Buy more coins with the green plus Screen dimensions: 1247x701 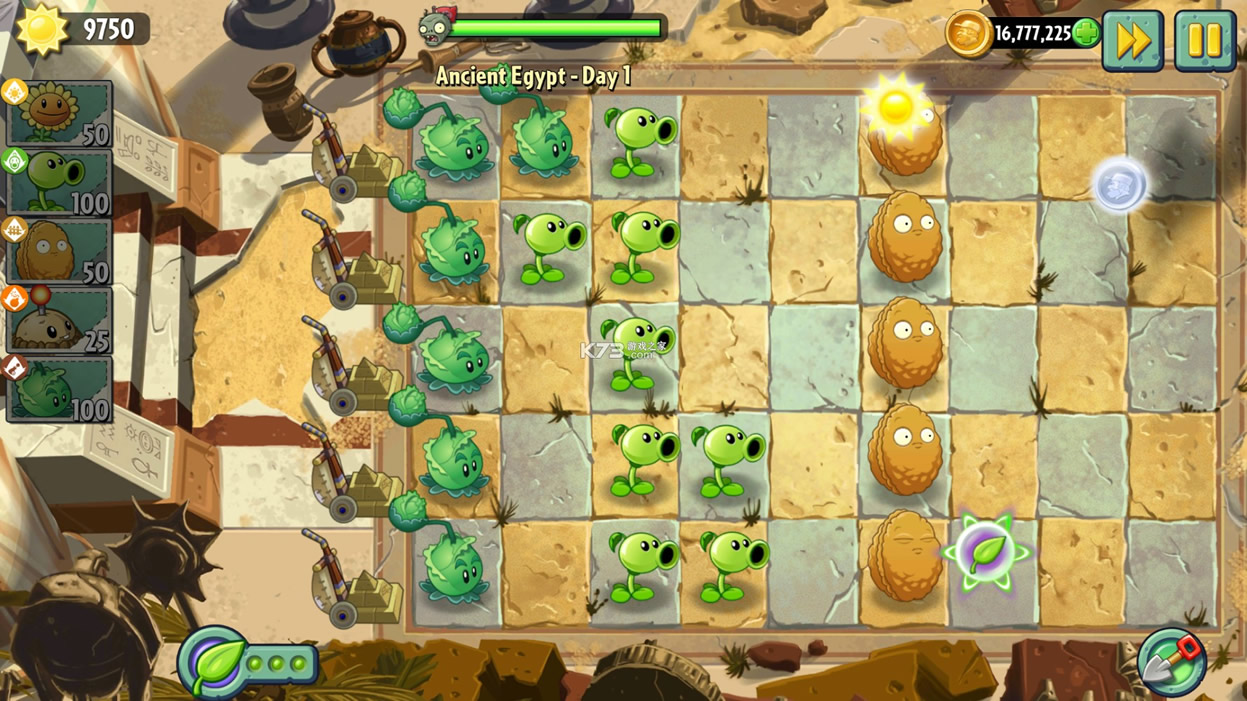pyautogui.click(x=1086, y=34)
